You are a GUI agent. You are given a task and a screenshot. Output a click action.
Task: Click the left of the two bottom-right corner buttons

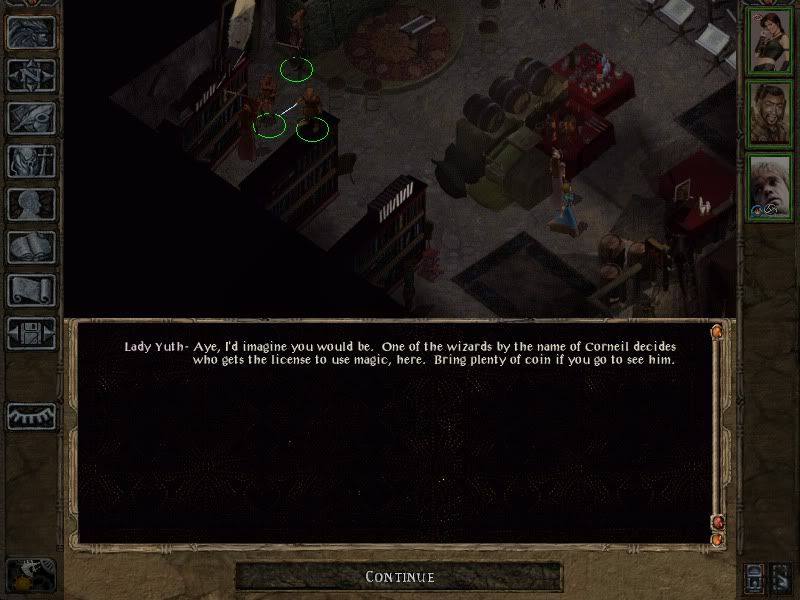pyautogui.click(x=754, y=577)
